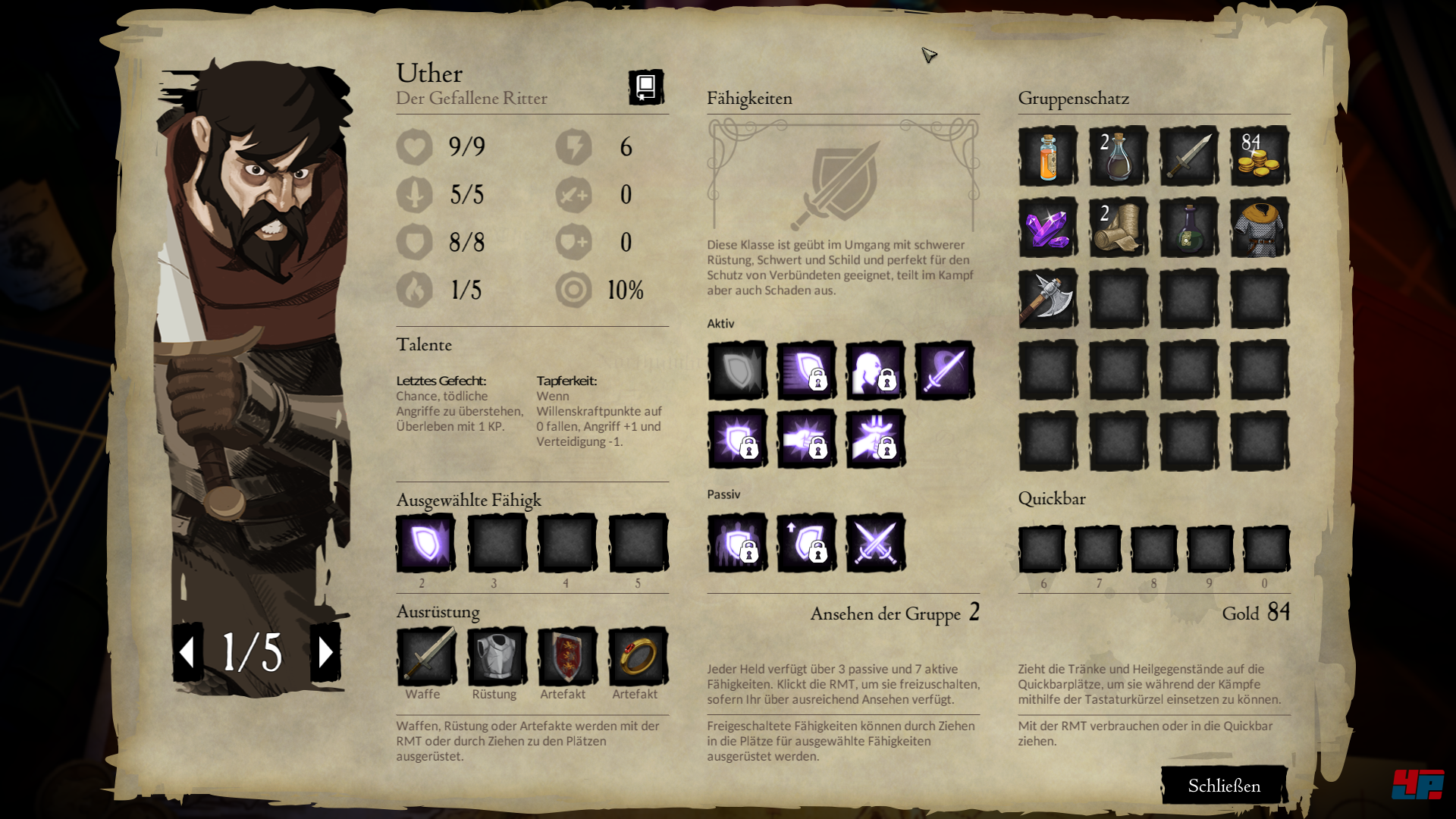Select the equipped shield skill in Ausgewählte Fähigk
The height and width of the screenshot is (819, 1456).
click(425, 543)
